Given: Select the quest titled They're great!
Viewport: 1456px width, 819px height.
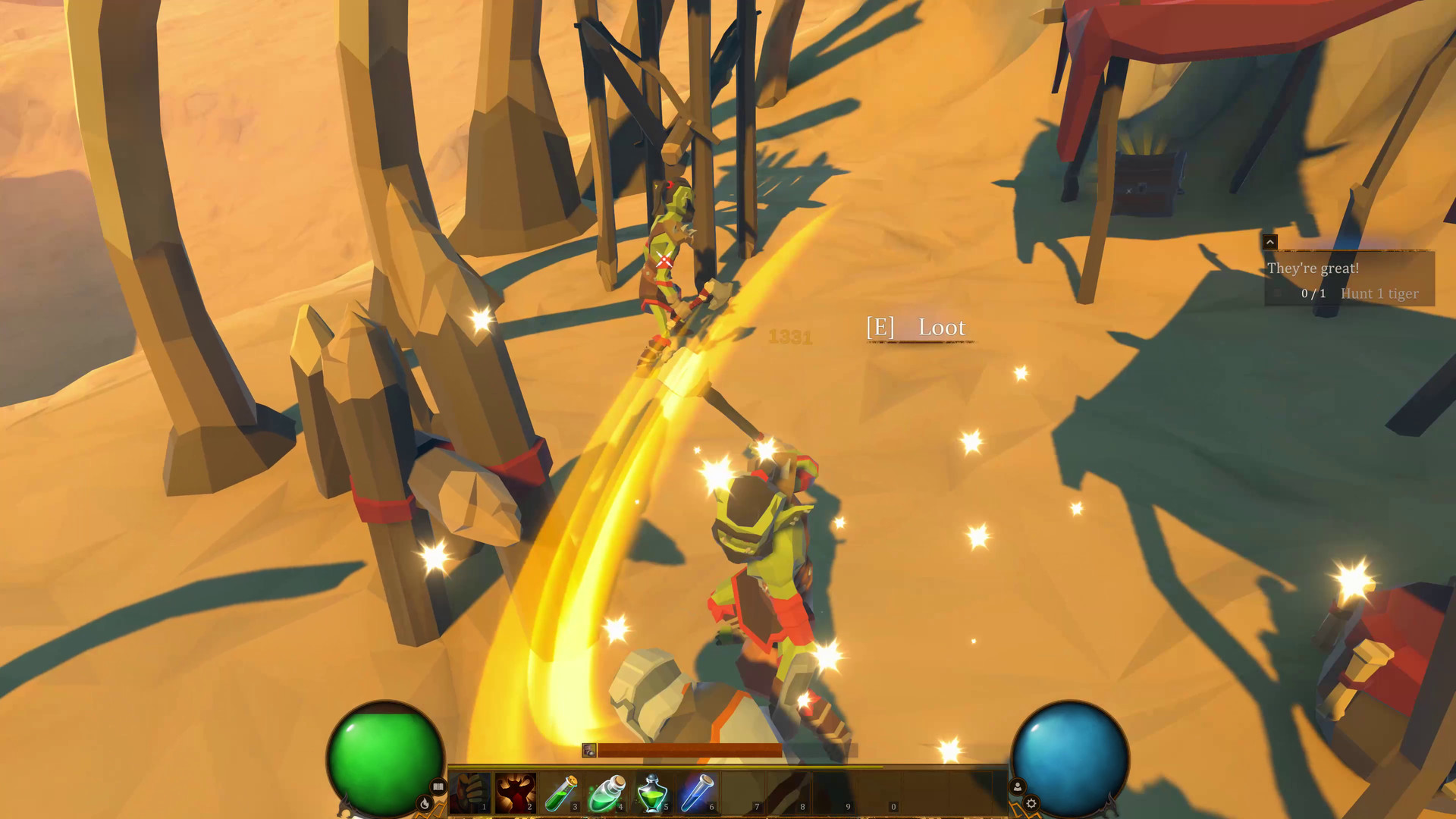Looking at the screenshot, I should [x=1314, y=268].
